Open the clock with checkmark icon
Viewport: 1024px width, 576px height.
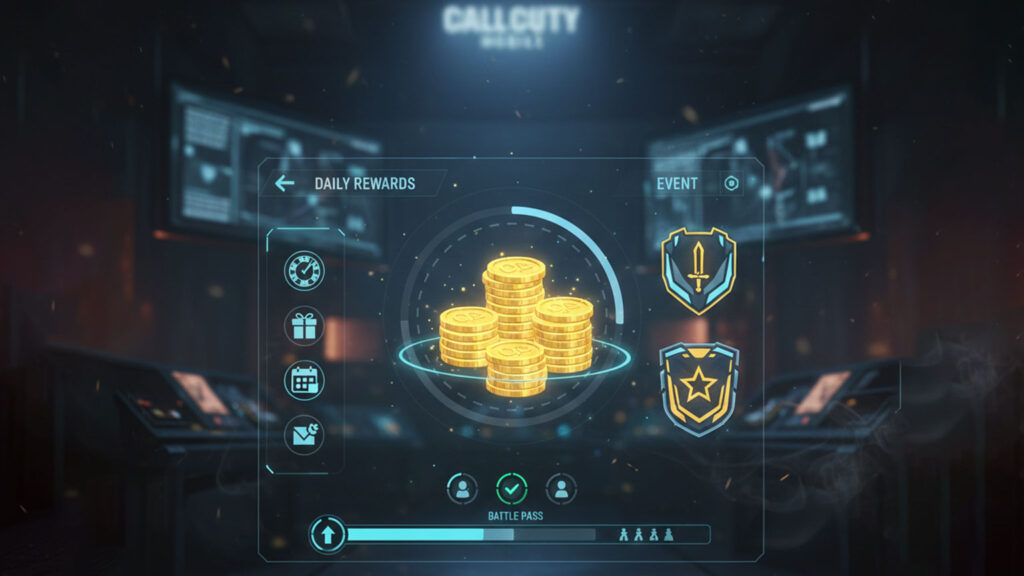[304, 270]
